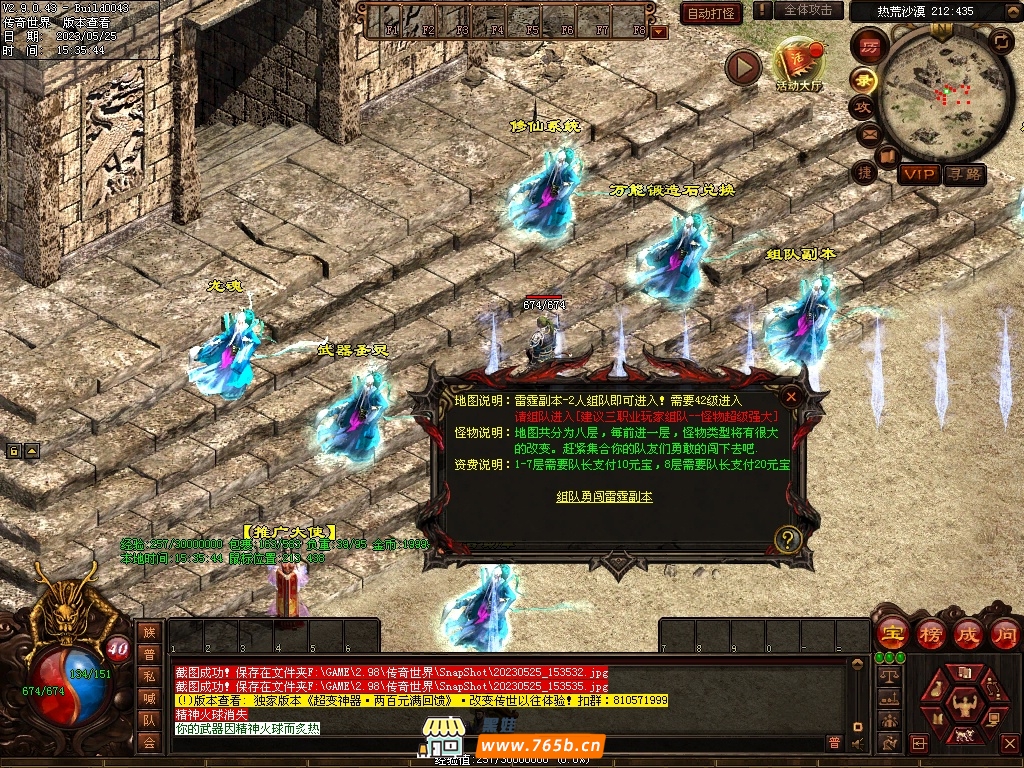1024x768 pixels.
Task: Open the VIP panel
Action: coord(918,175)
